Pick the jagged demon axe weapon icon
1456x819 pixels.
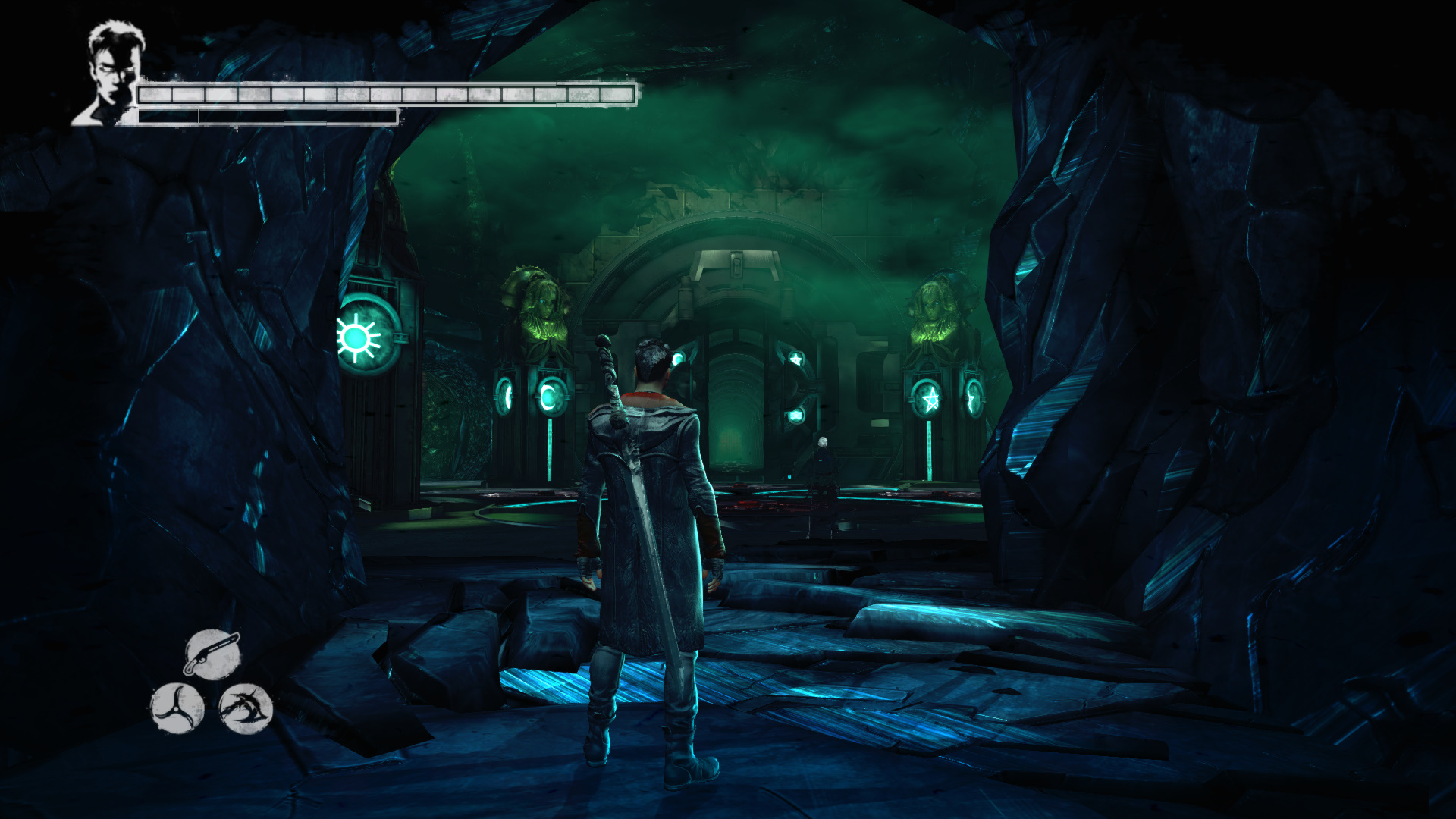click(246, 708)
